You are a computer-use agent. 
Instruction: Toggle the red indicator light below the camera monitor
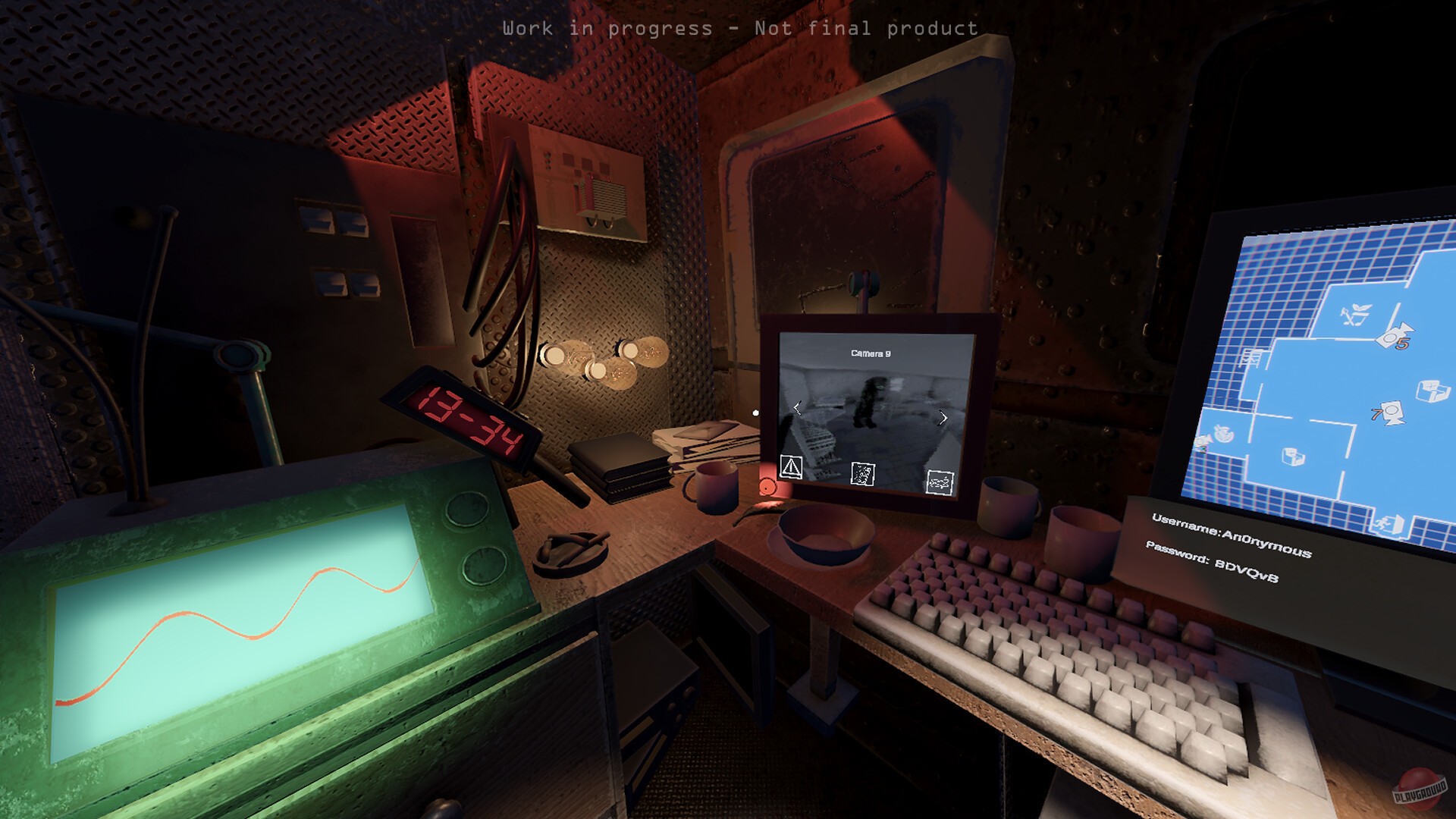(x=766, y=488)
